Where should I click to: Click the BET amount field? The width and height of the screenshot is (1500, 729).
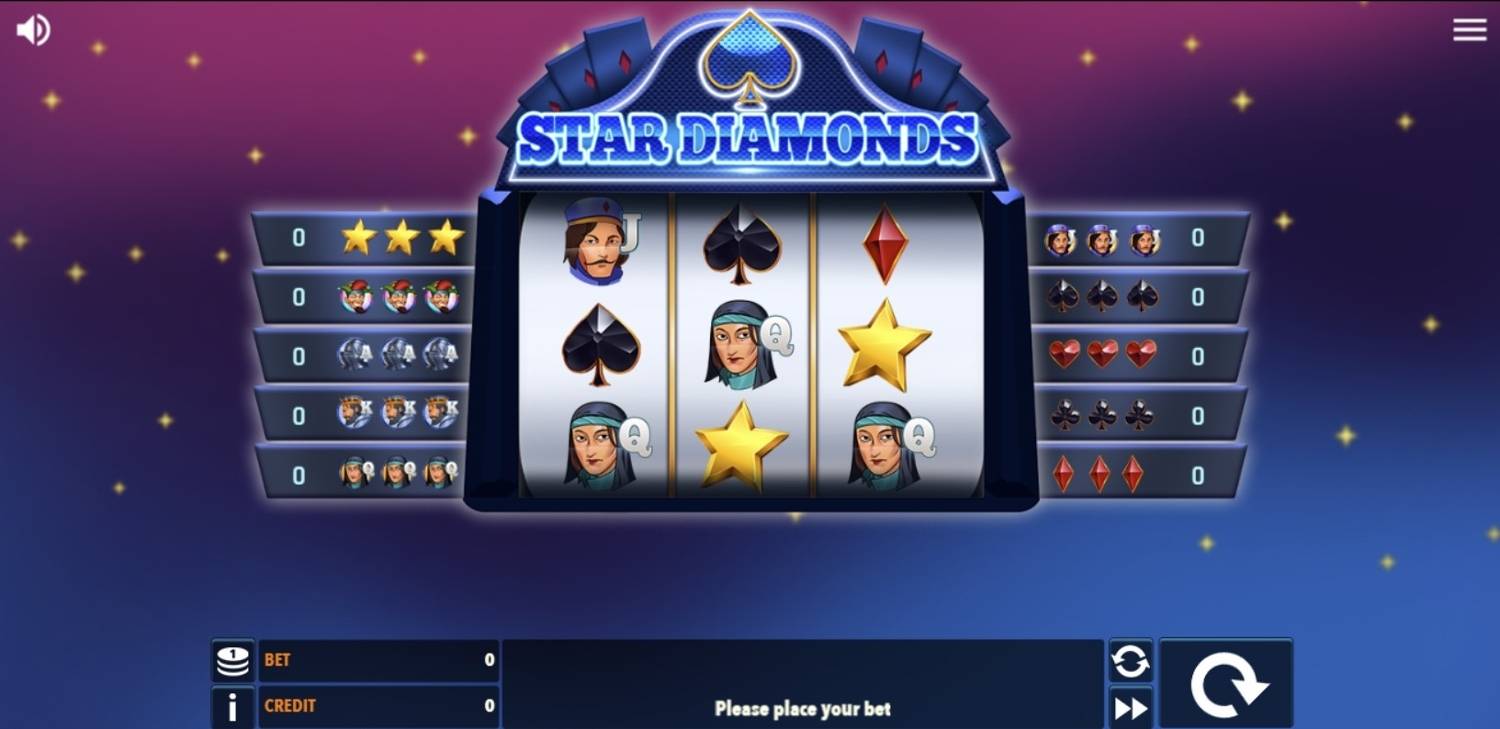tap(380, 660)
